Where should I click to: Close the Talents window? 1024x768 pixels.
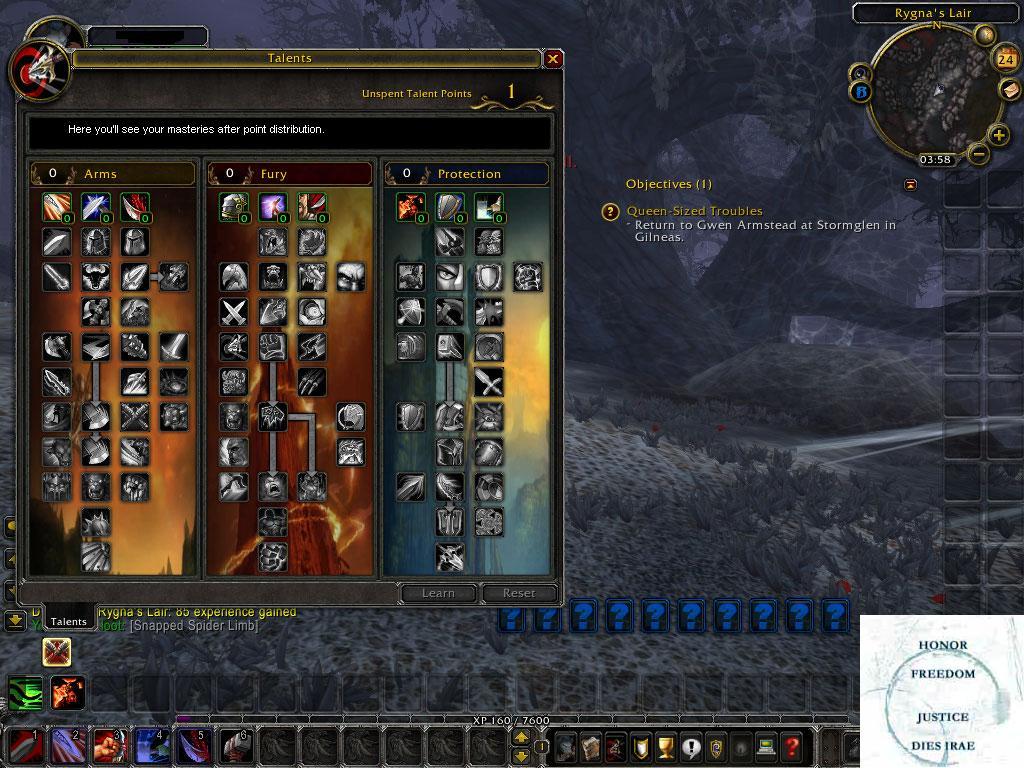point(553,59)
